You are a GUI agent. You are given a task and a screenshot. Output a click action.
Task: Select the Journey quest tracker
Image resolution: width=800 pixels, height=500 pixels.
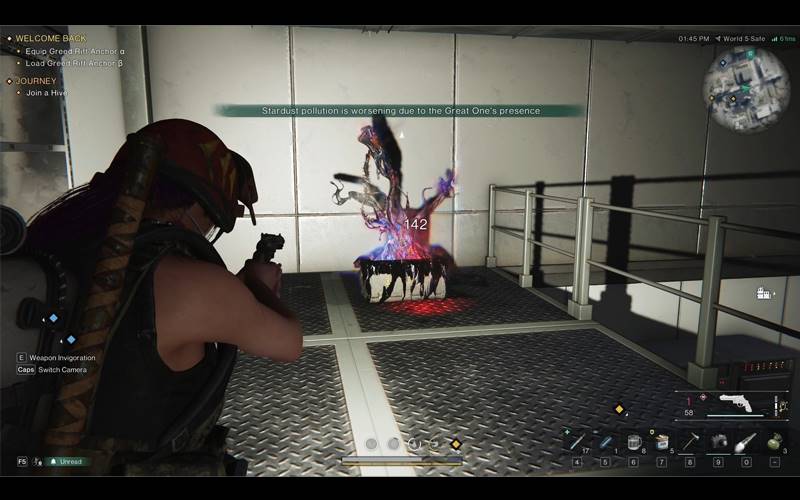(36, 81)
